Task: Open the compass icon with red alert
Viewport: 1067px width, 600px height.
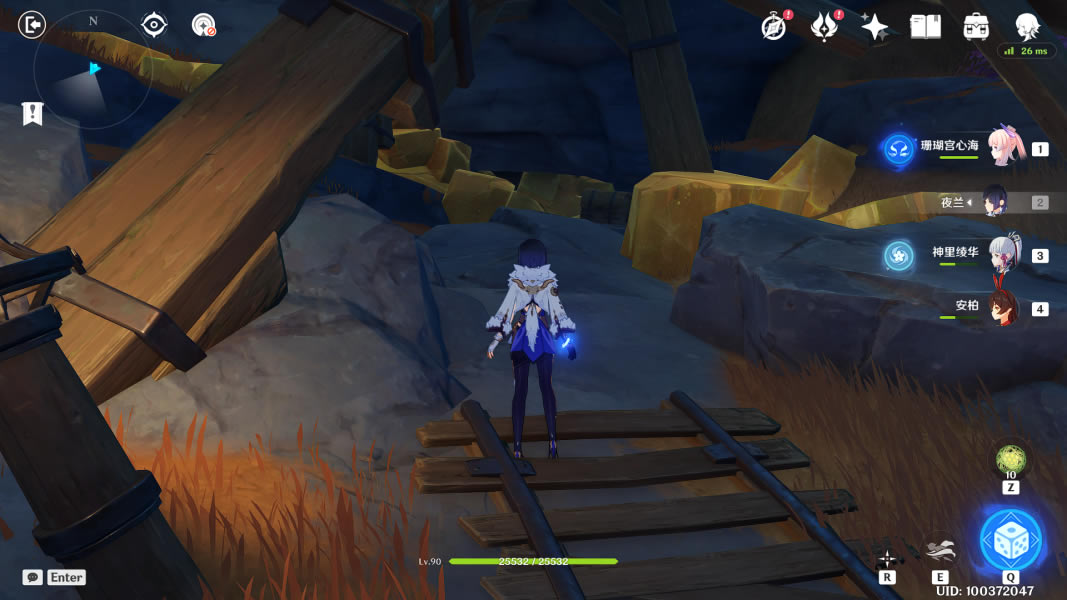Action: (x=774, y=27)
